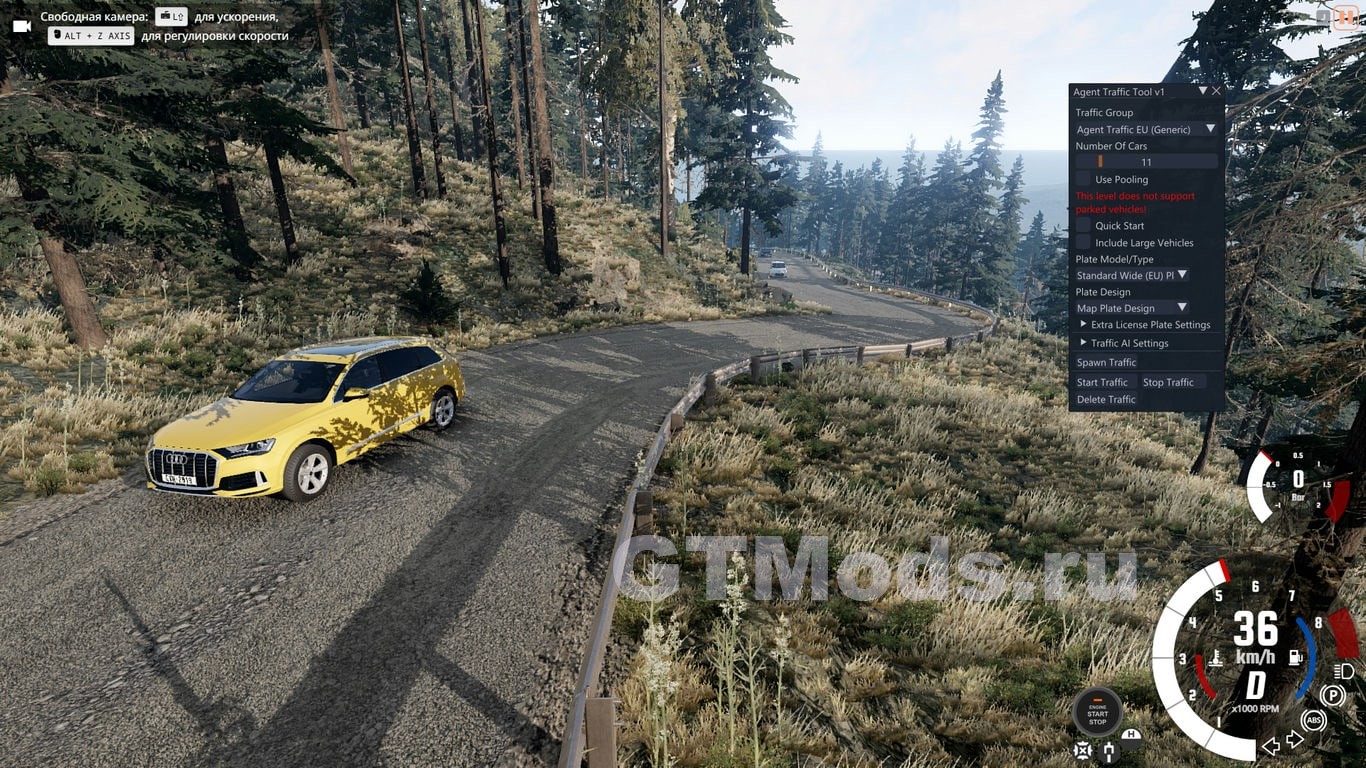Open the Traffic Group dropdown
This screenshot has height=768, width=1366.
coord(1146,129)
